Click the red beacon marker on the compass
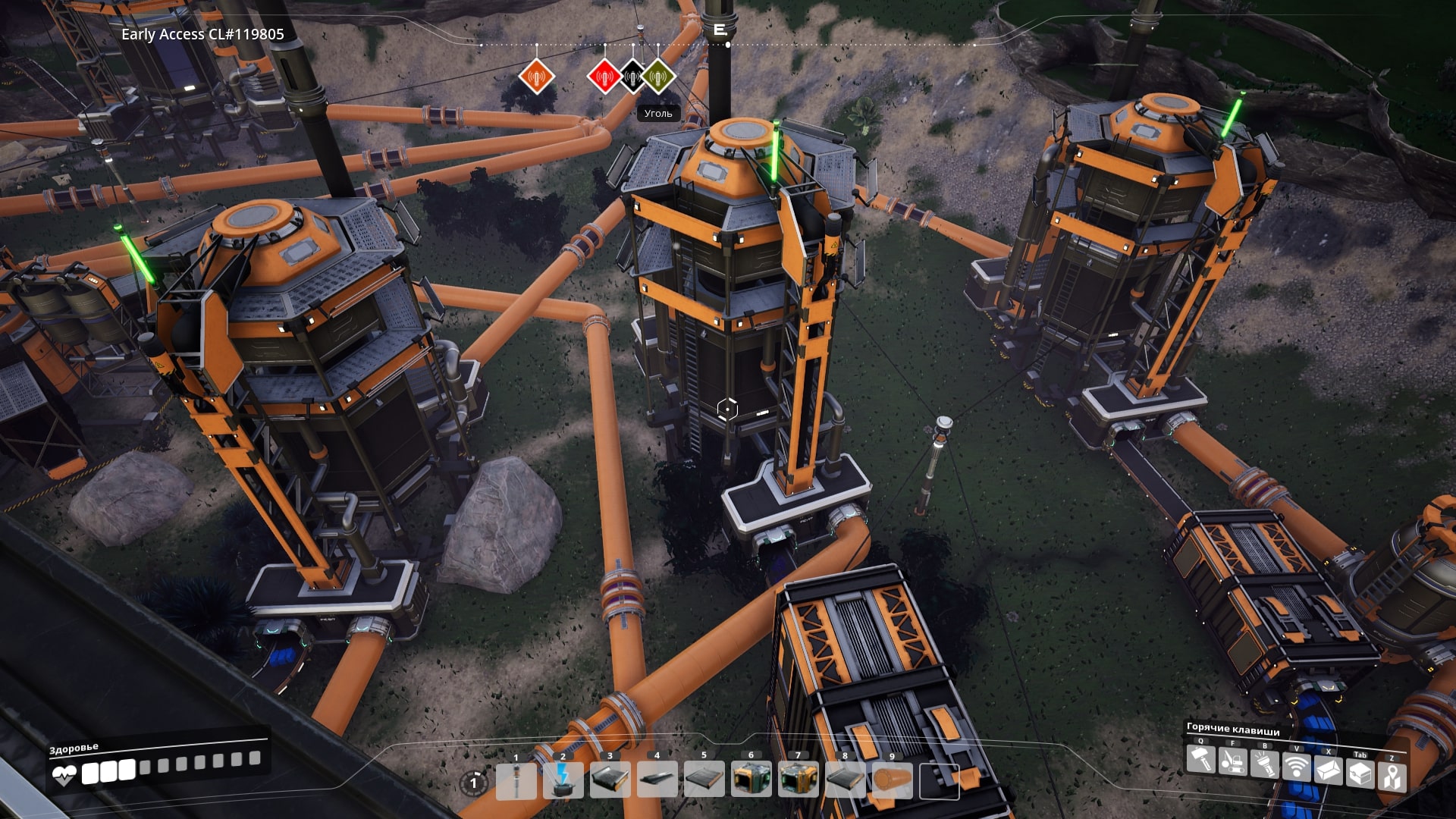 point(604,77)
